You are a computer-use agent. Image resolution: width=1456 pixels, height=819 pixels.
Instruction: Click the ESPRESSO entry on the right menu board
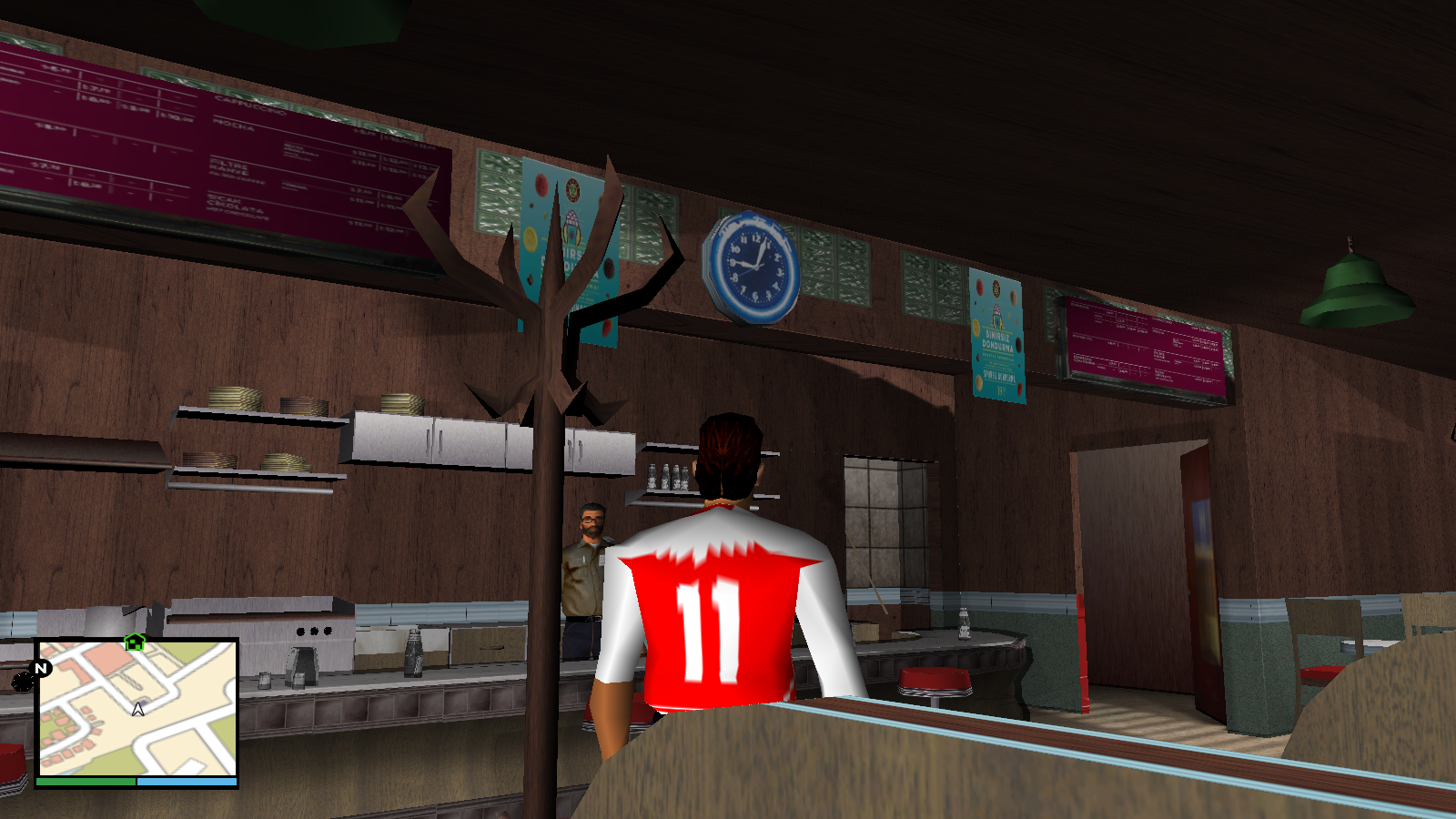[1078, 308]
